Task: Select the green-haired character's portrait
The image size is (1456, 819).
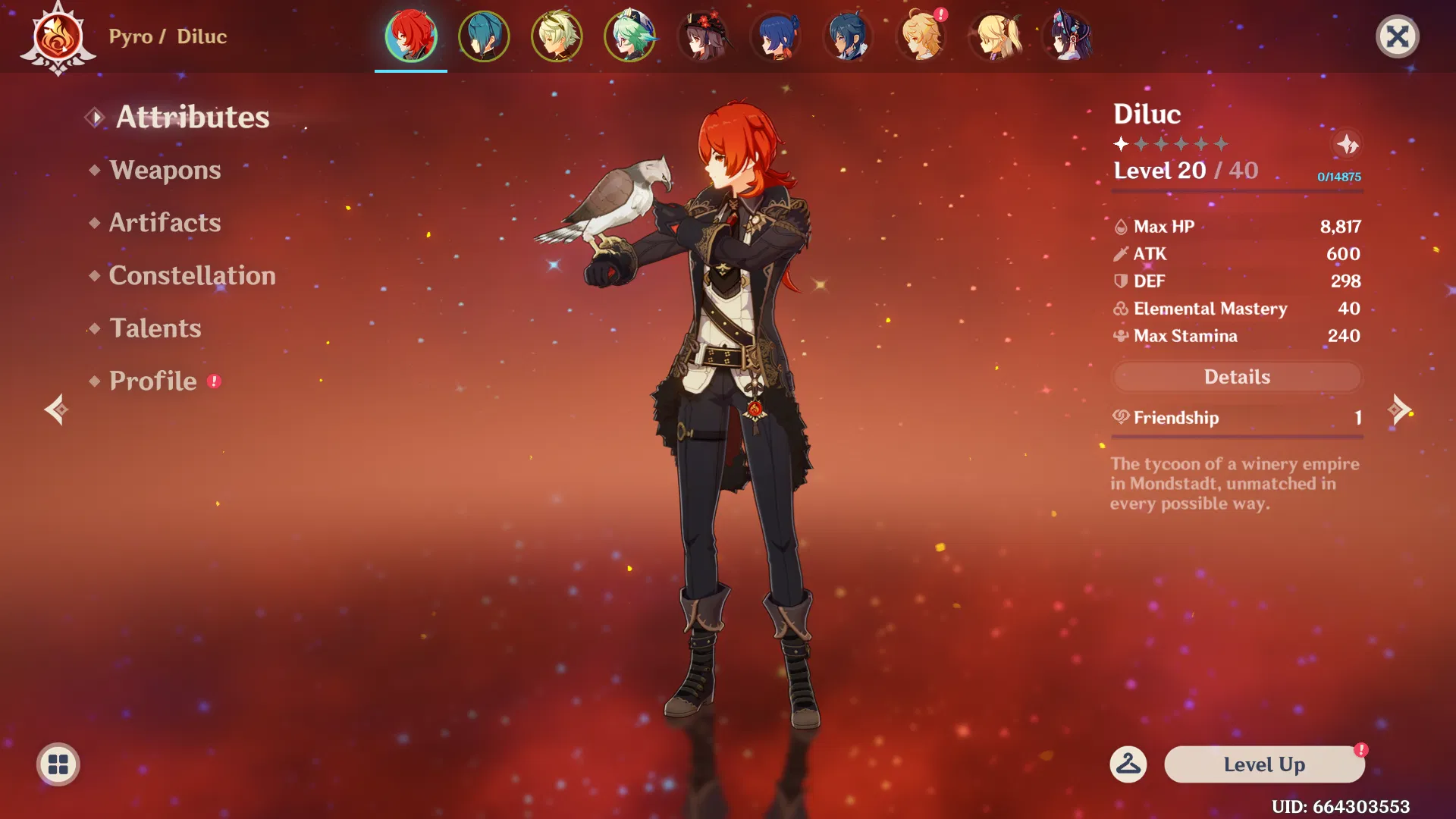Action: [629, 36]
